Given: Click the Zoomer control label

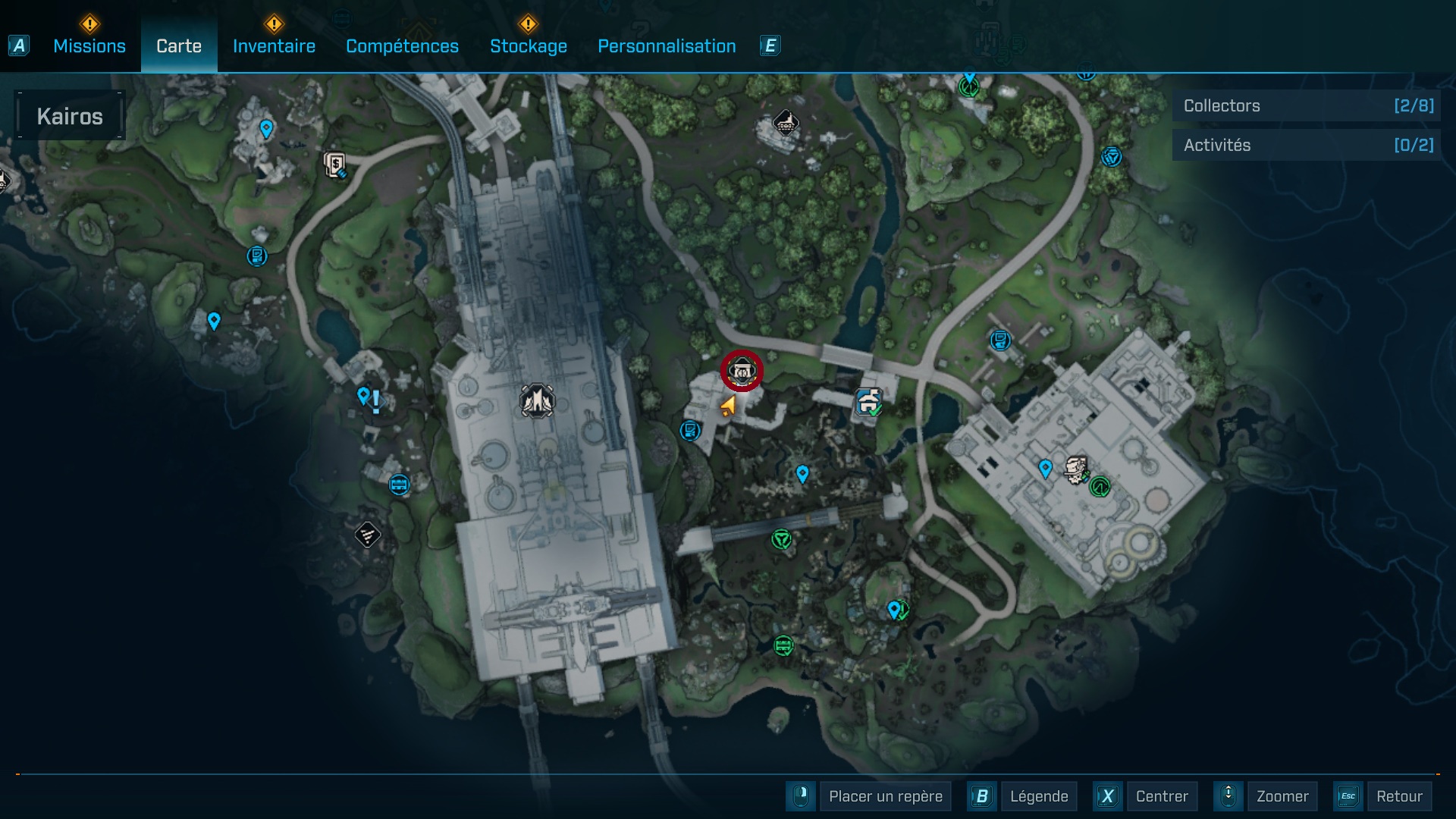Looking at the screenshot, I should pyautogui.click(x=1282, y=796).
